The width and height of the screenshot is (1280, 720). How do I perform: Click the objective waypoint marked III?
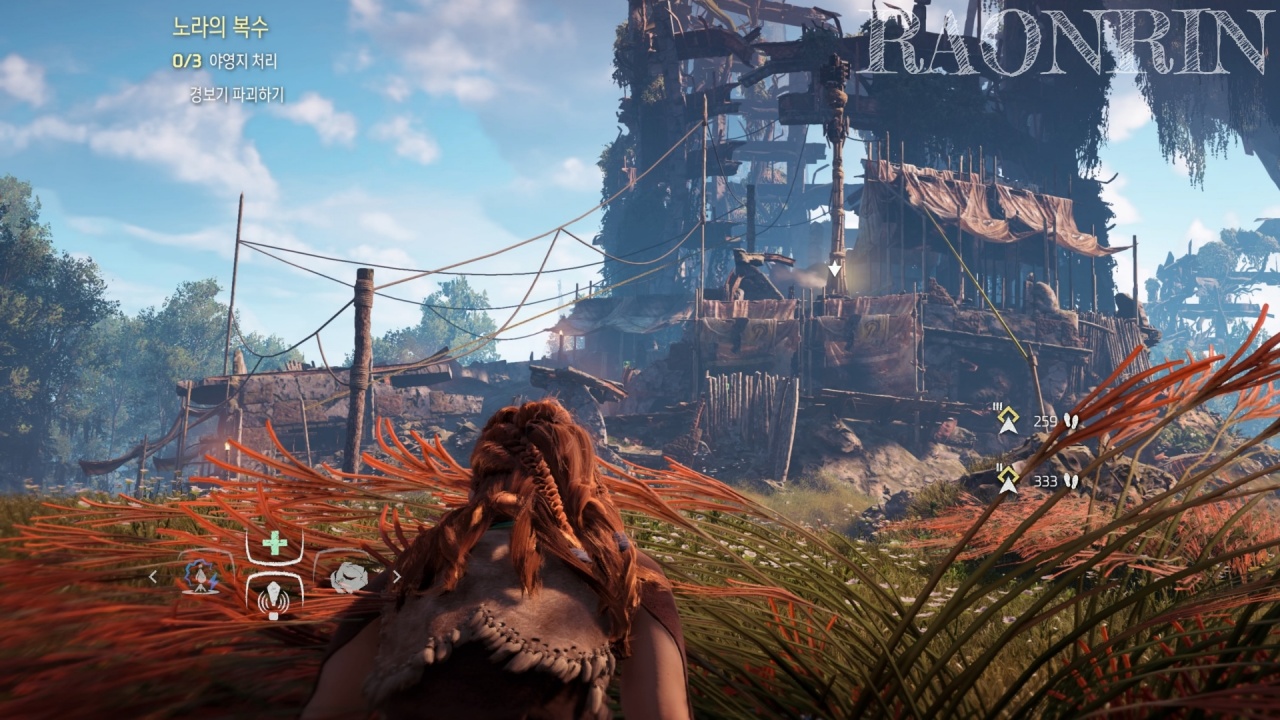(1008, 421)
